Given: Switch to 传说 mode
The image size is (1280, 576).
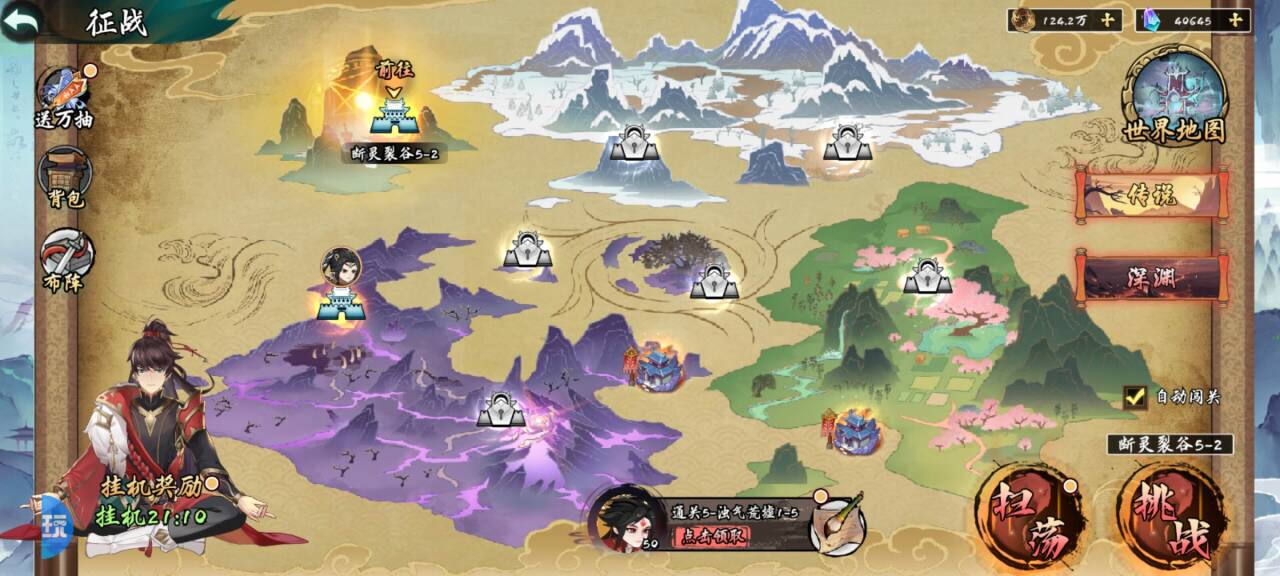Looking at the screenshot, I should click(1152, 195).
